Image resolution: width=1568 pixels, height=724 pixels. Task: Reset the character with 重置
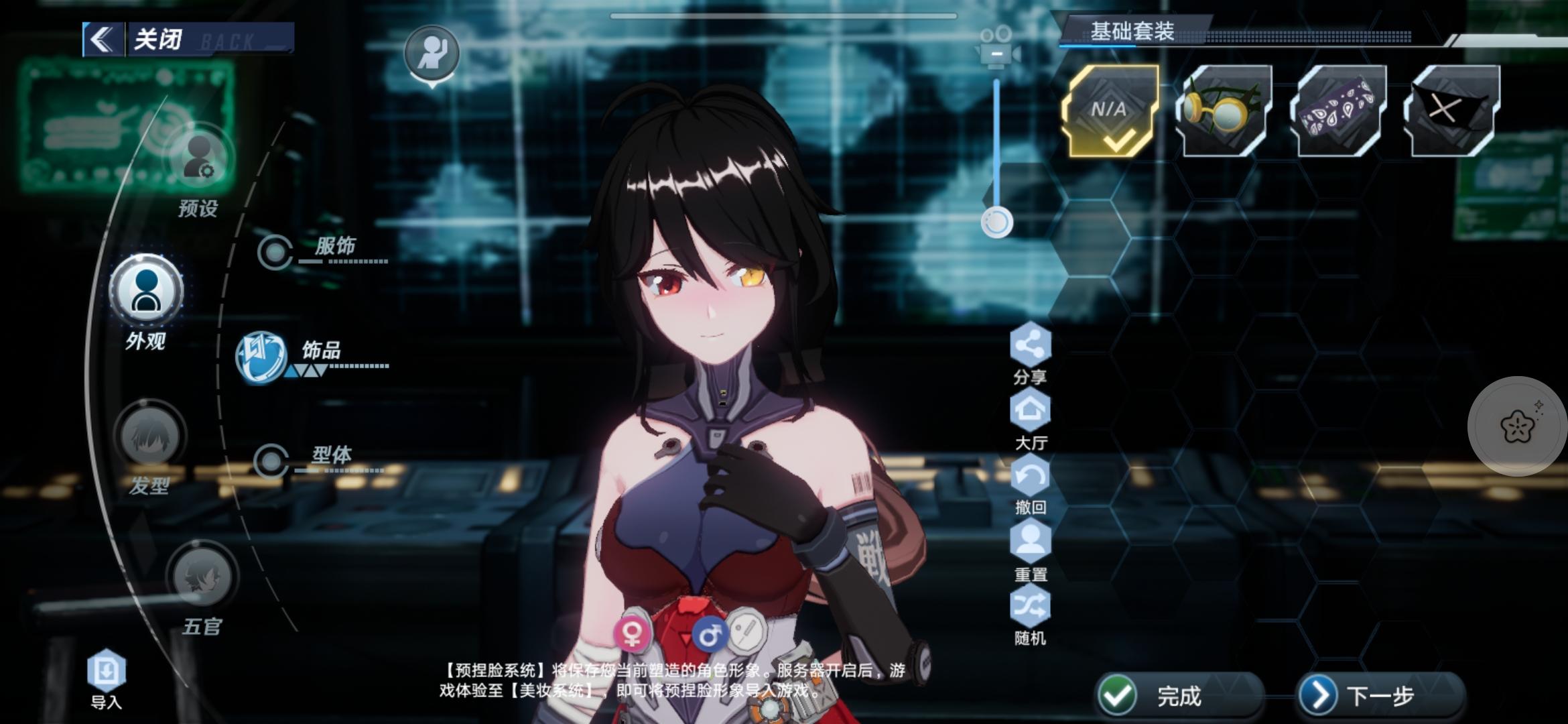[1030, 542]
